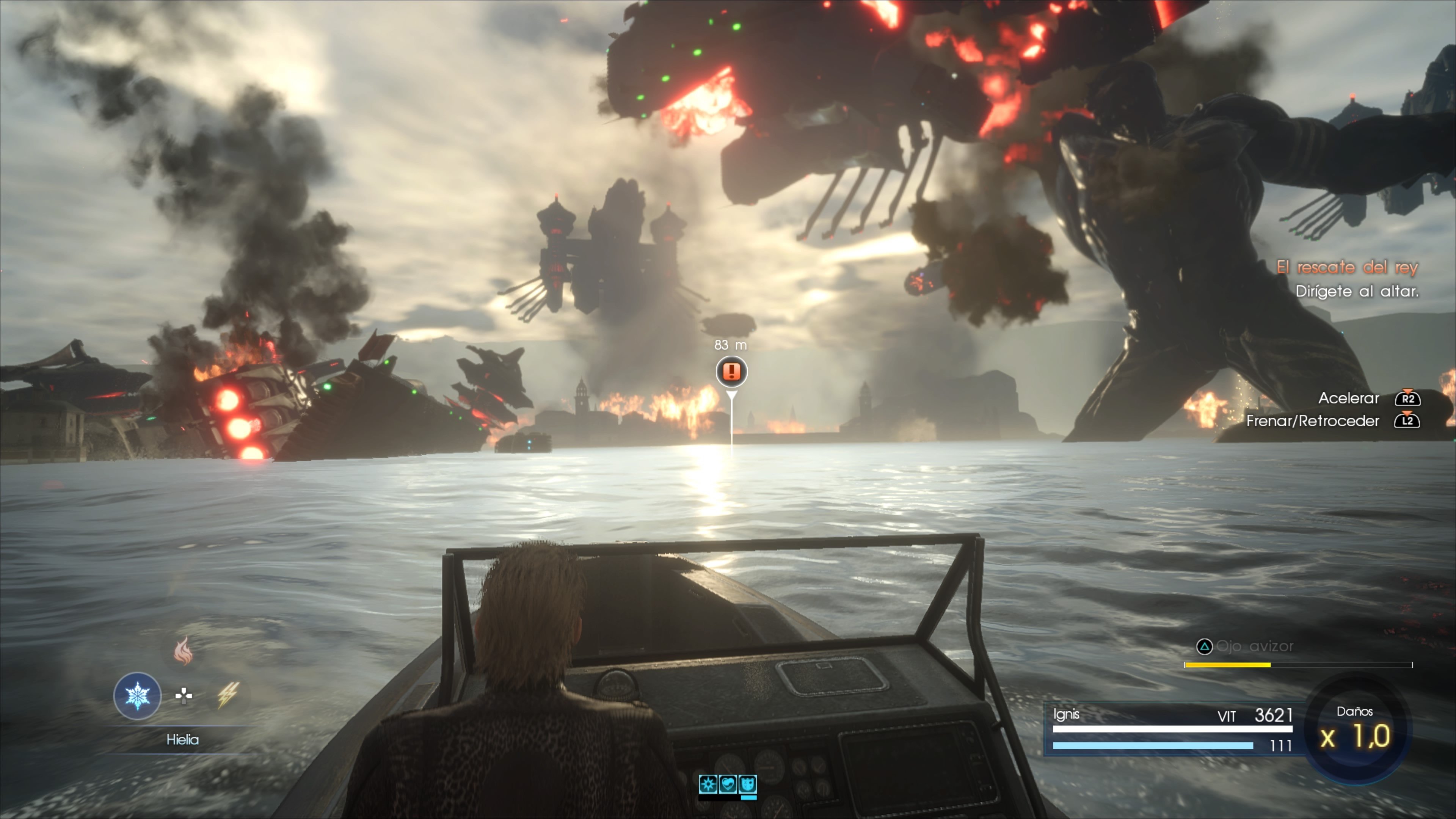Image resolution: width=1456 pixels, height=819 pixels.
Task: Open the El rescate del rey quest tracker
Action: click(x=1347, y=267)
